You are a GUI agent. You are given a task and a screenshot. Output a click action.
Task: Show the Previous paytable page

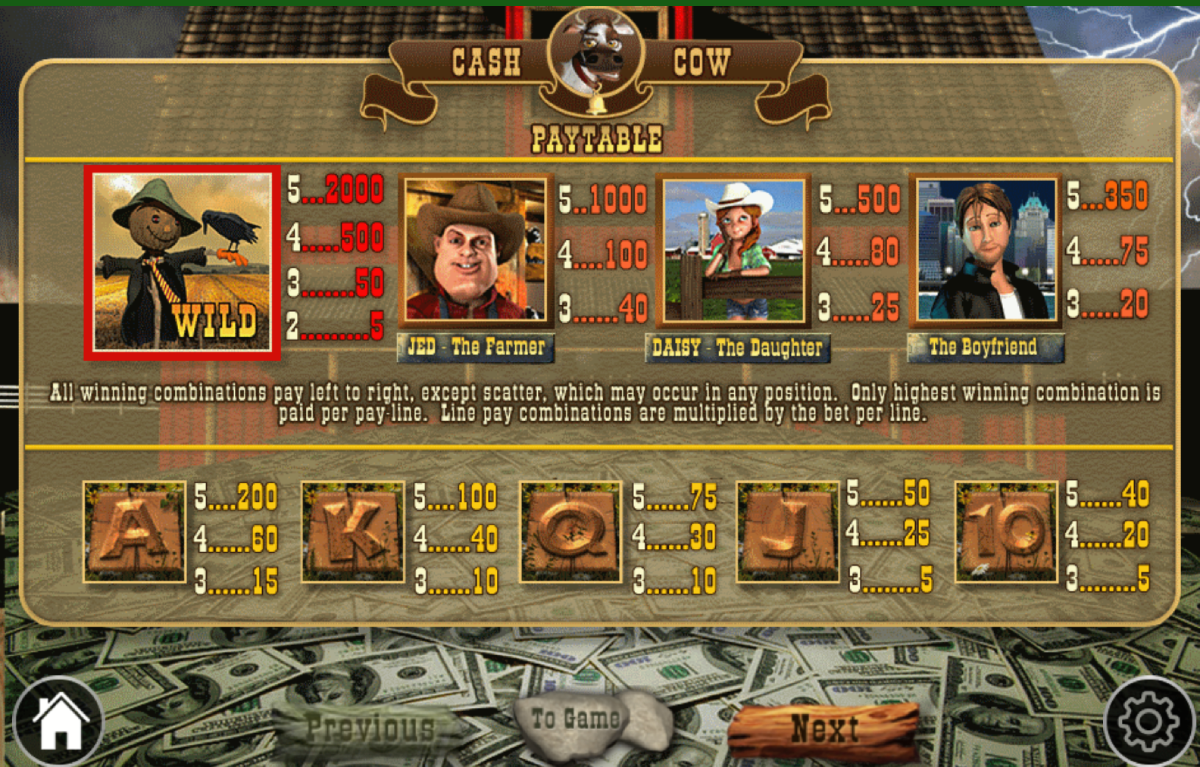pos(370,728)
